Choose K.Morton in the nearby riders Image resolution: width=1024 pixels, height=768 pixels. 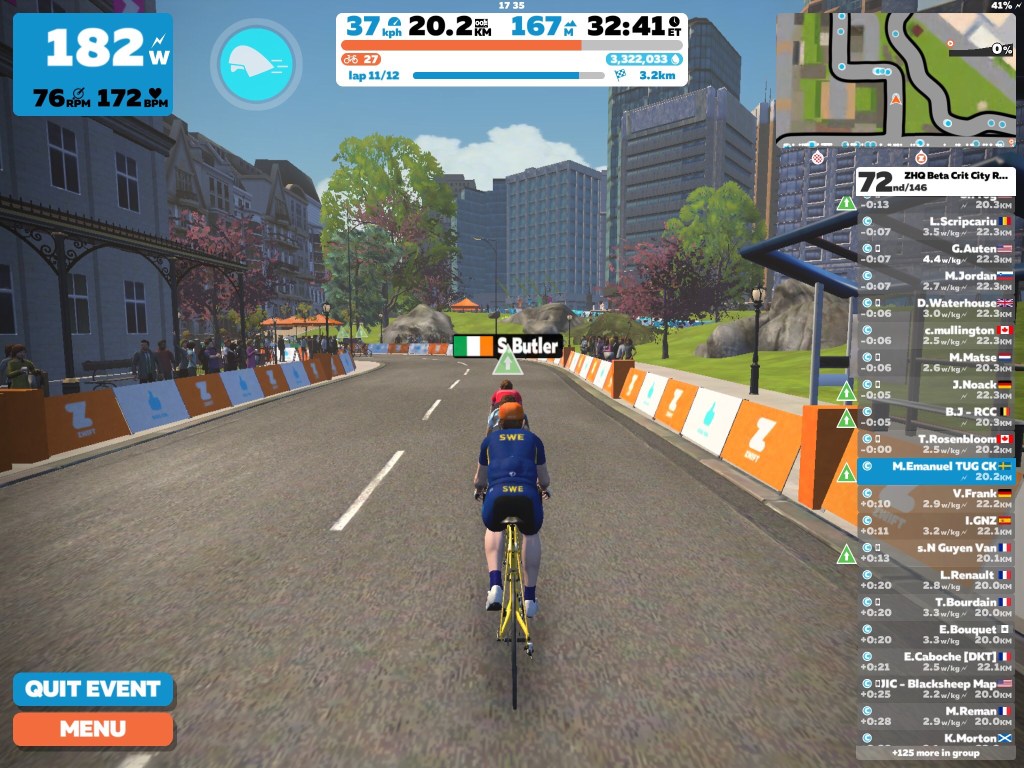coord(936,738)
